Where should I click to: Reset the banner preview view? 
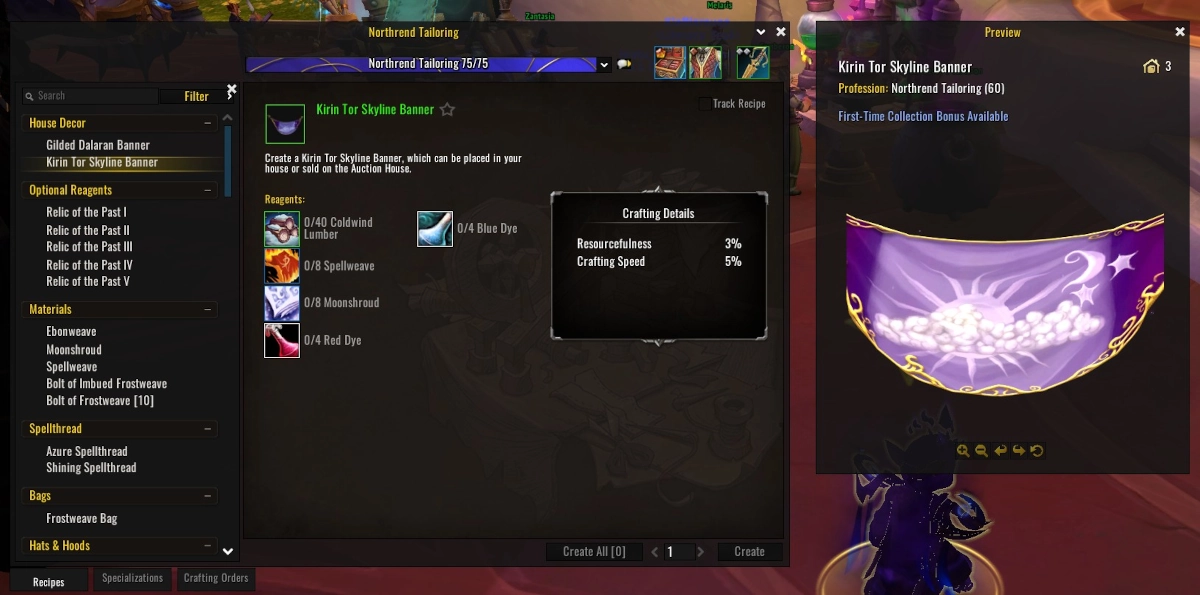point(1037,451)
